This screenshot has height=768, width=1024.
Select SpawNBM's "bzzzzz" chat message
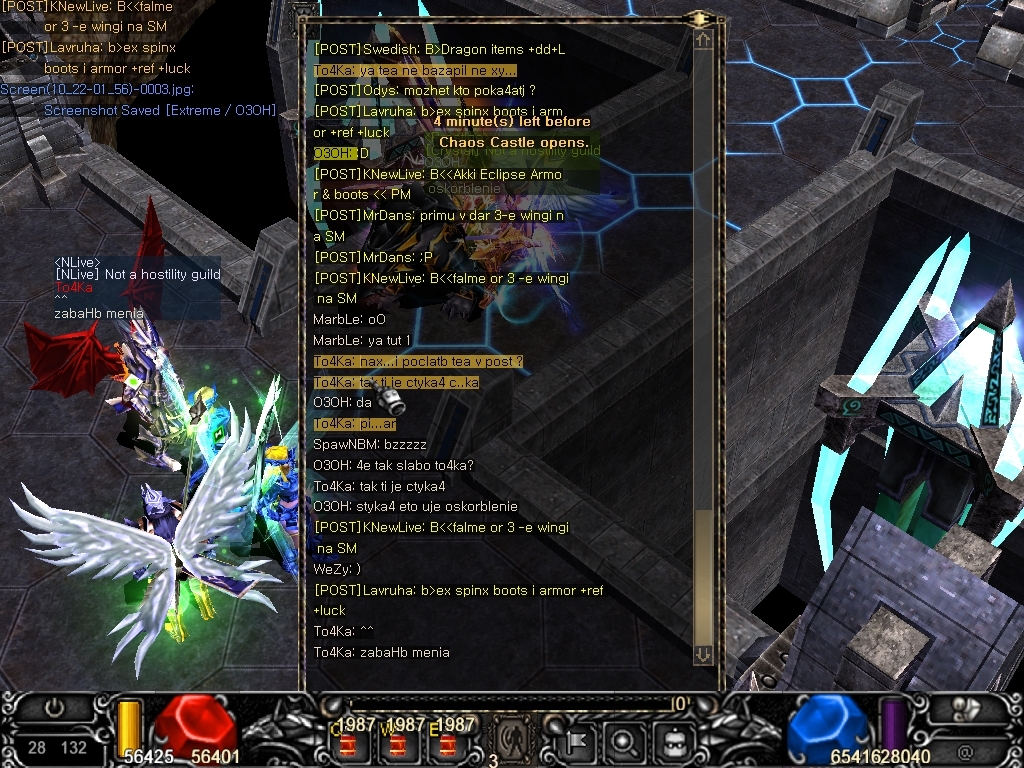pos(369,444)
